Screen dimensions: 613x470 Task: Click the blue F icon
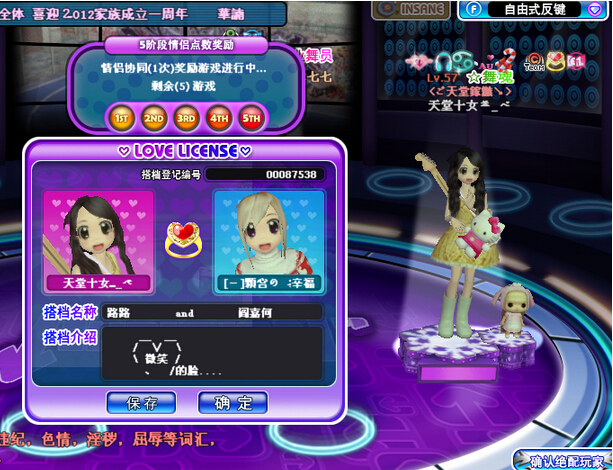[471, 9]
